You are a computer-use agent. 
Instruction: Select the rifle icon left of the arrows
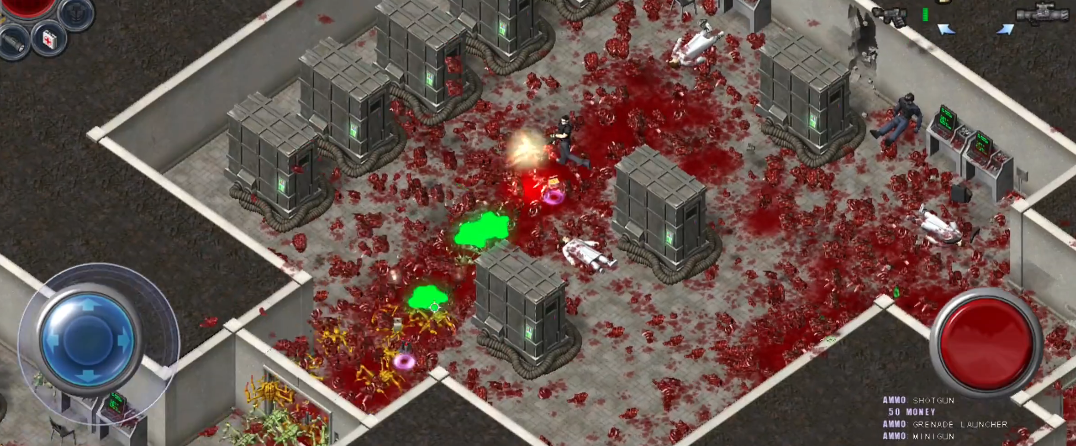coord(888,14)
